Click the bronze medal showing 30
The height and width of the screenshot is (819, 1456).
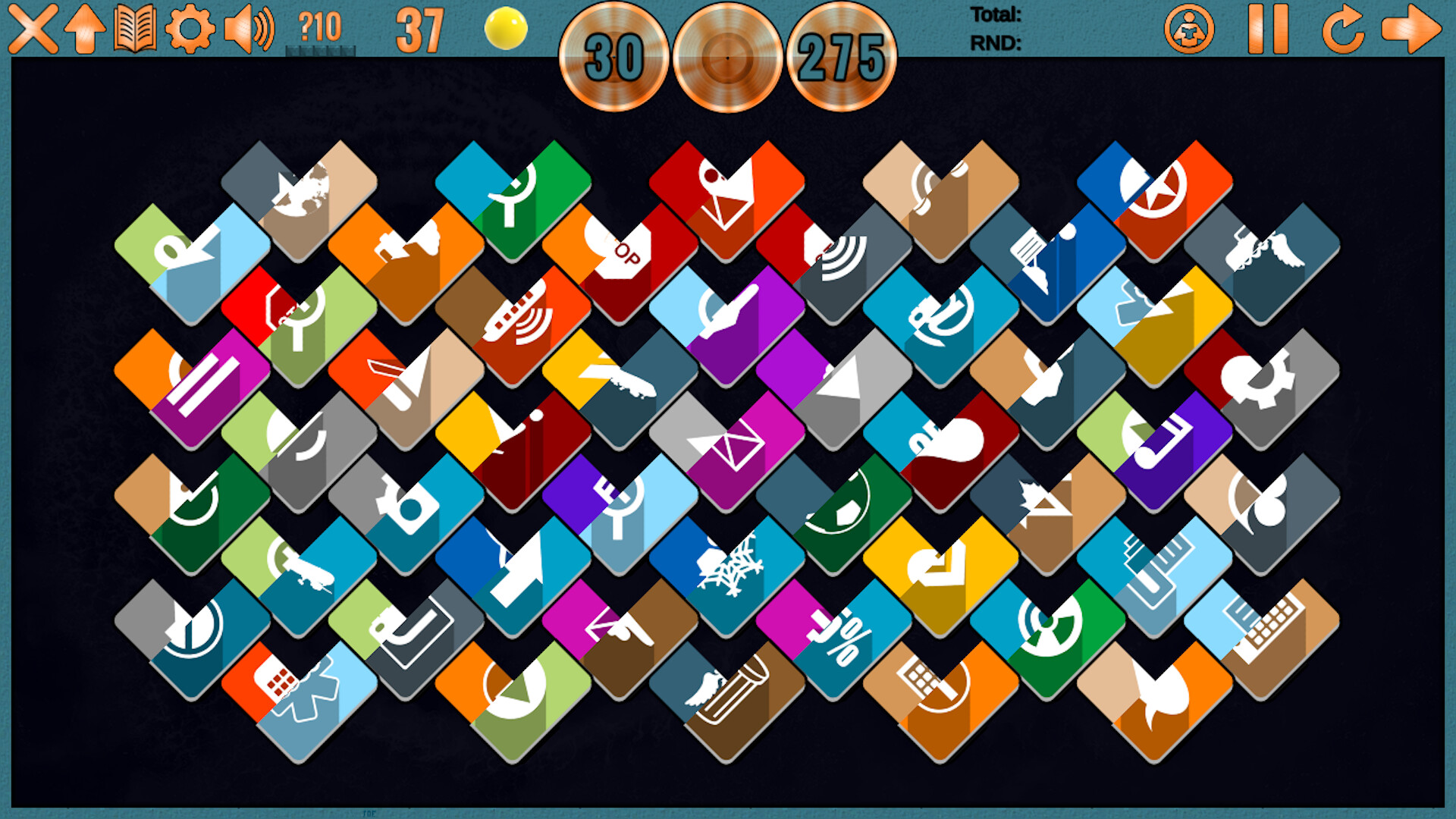[614, 57]
